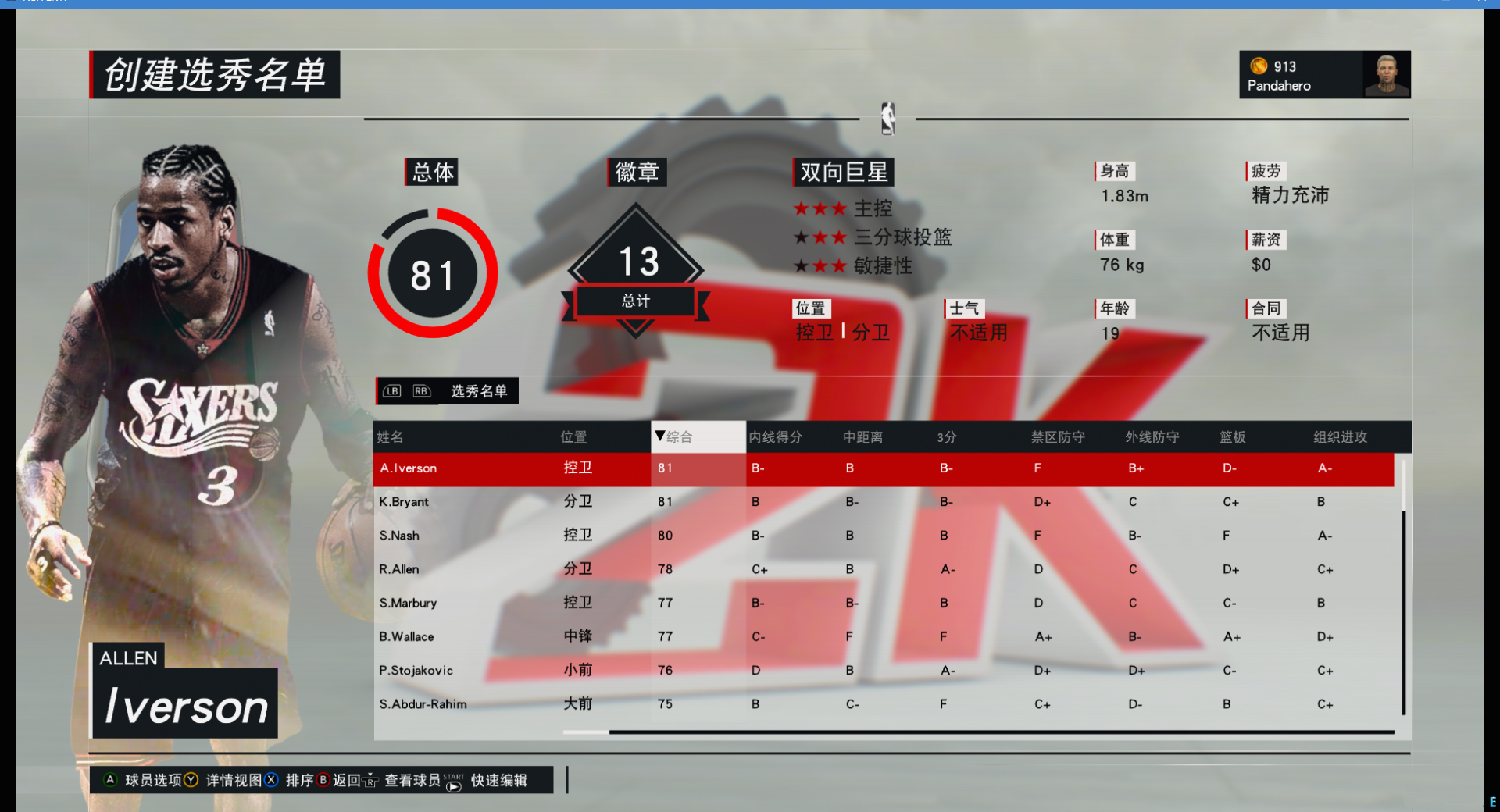Click the red B 返回 icon

(323, 779)
